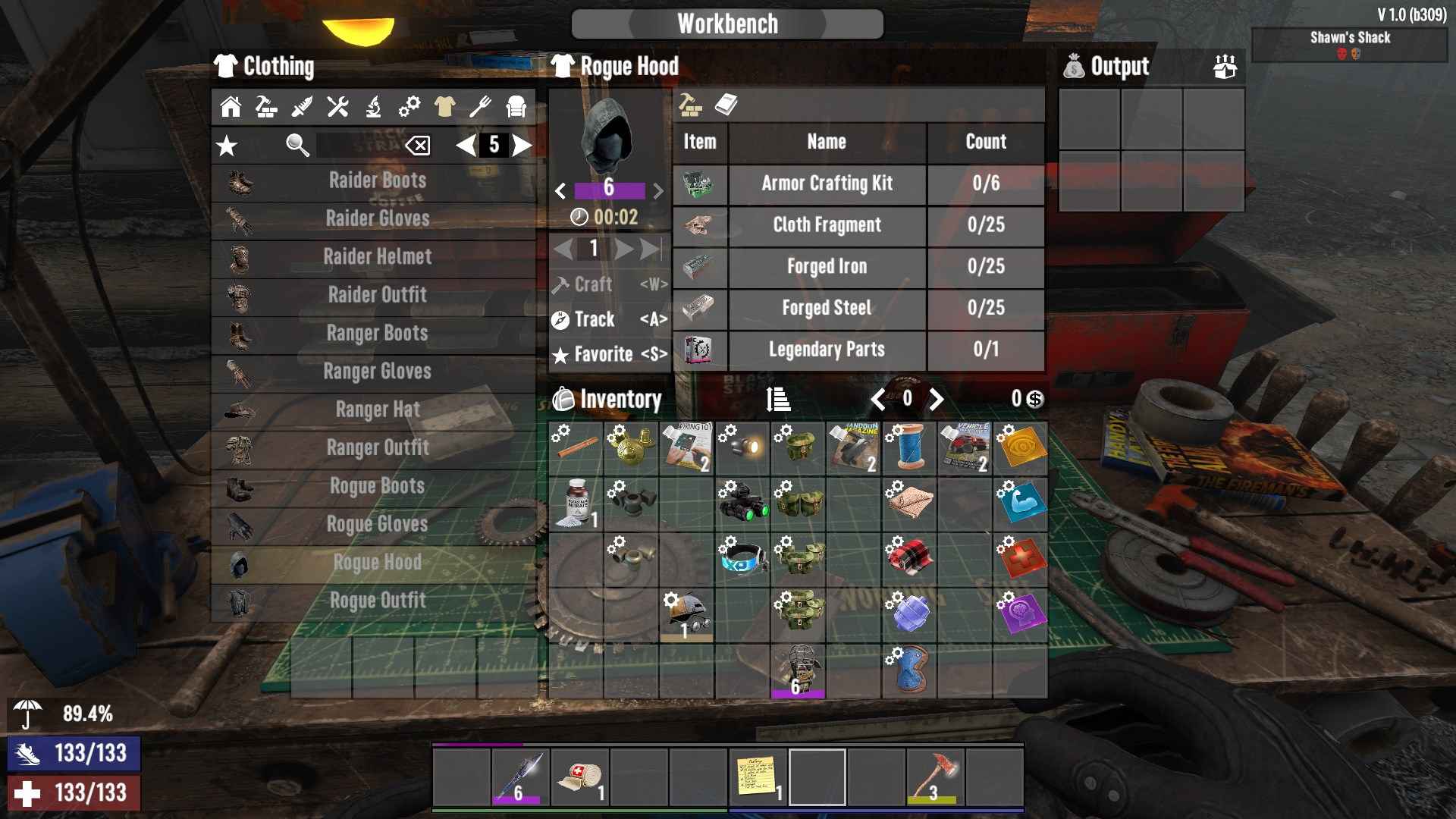This screenshot has height=819, width=1456.
Task: Click the money bag icon in Output panel
Action: pos(1076,67)
